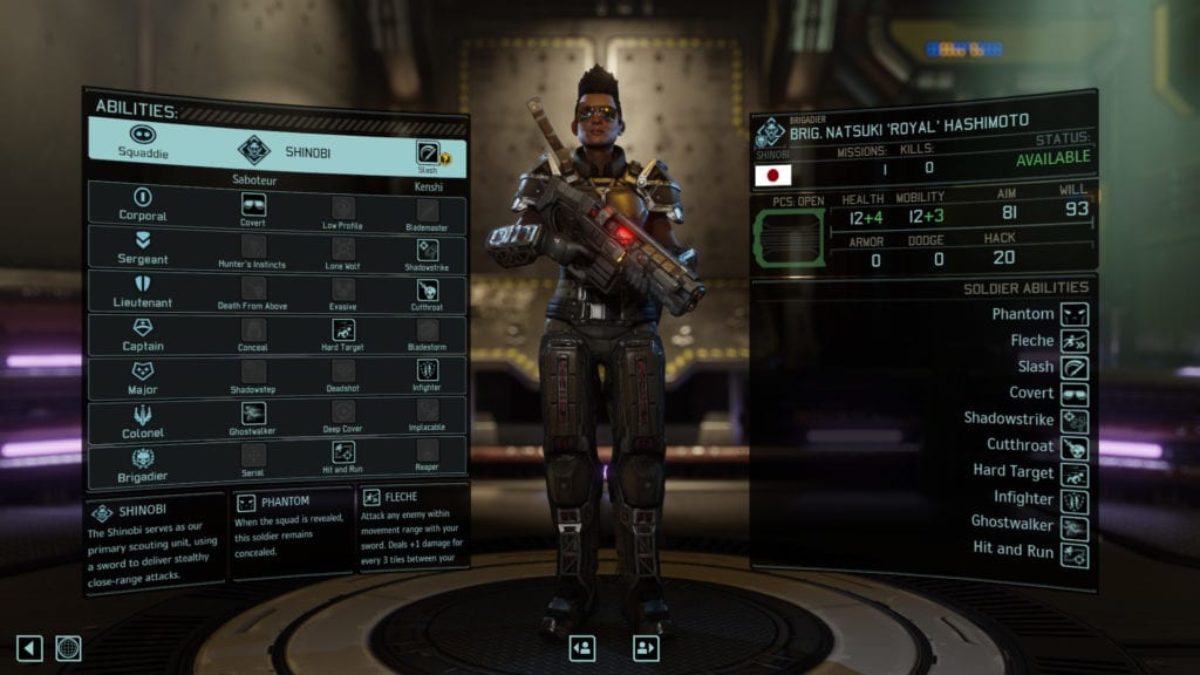Screen dimensions: 1200x675
Task: Choose the Blademaster ability in the tree
Action: click(x=428, y=210)
